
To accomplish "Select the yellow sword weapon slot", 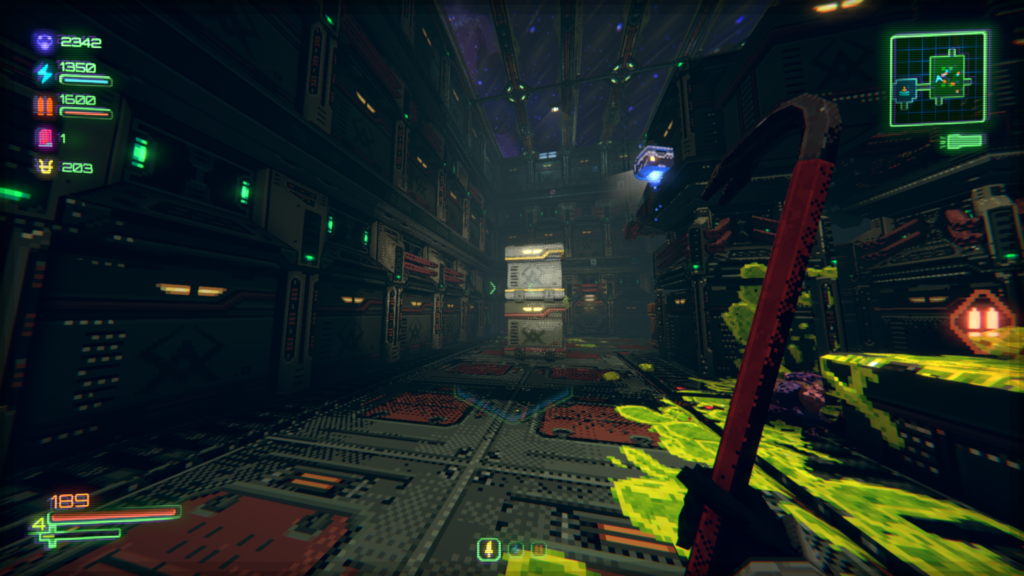I will point(490,548).
